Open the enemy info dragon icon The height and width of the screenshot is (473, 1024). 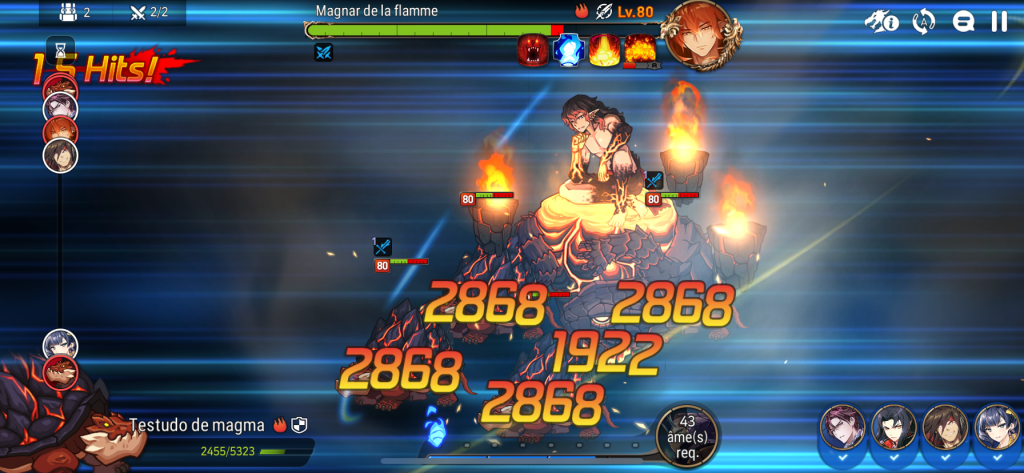(881, 22)
